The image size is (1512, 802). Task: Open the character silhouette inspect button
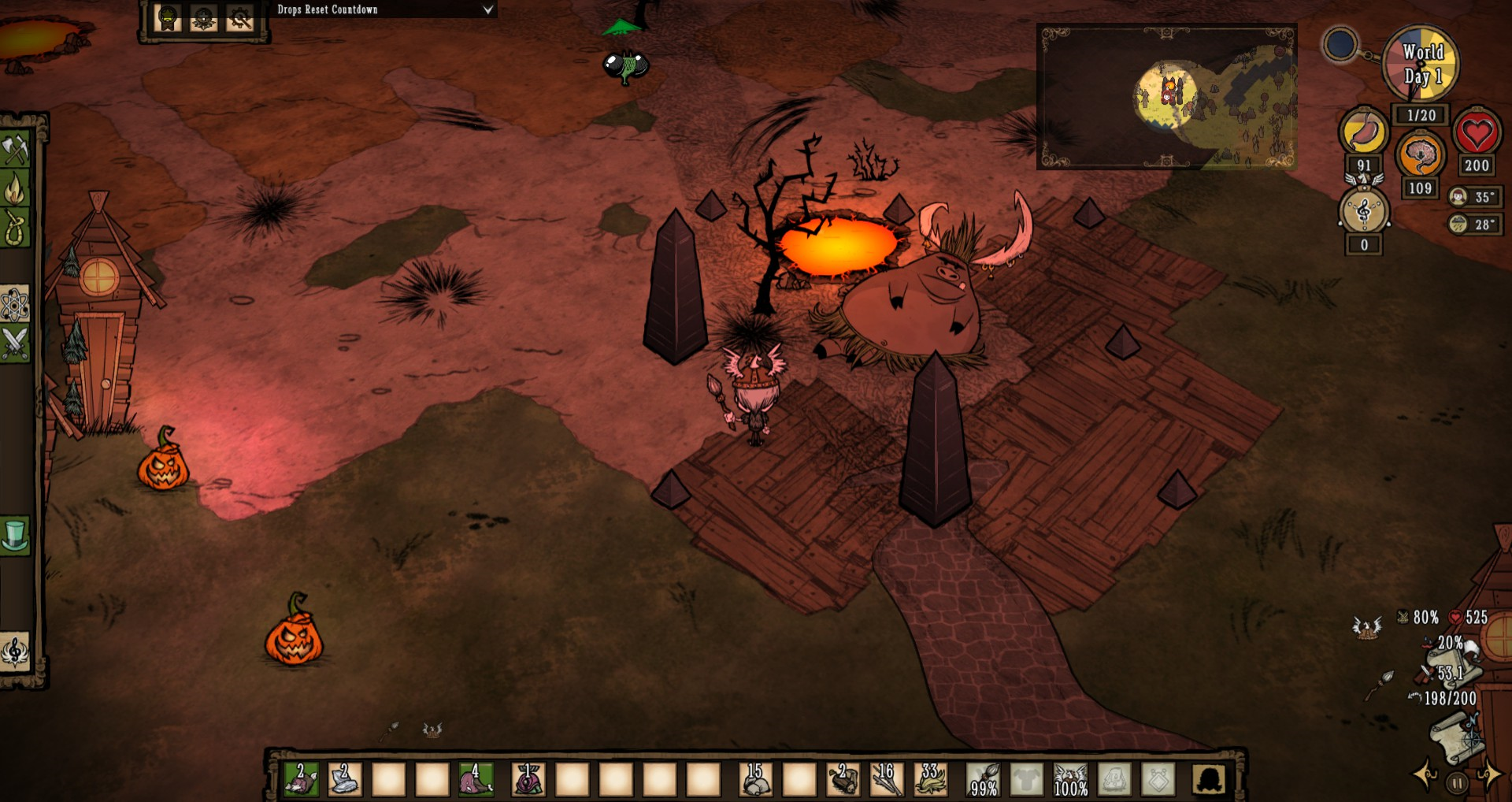1209,780
